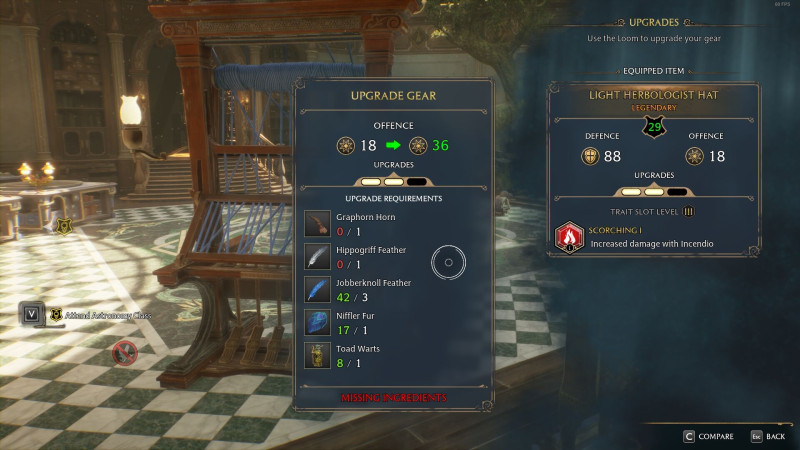Click the Scorching I trait icon

pos(569,237)
